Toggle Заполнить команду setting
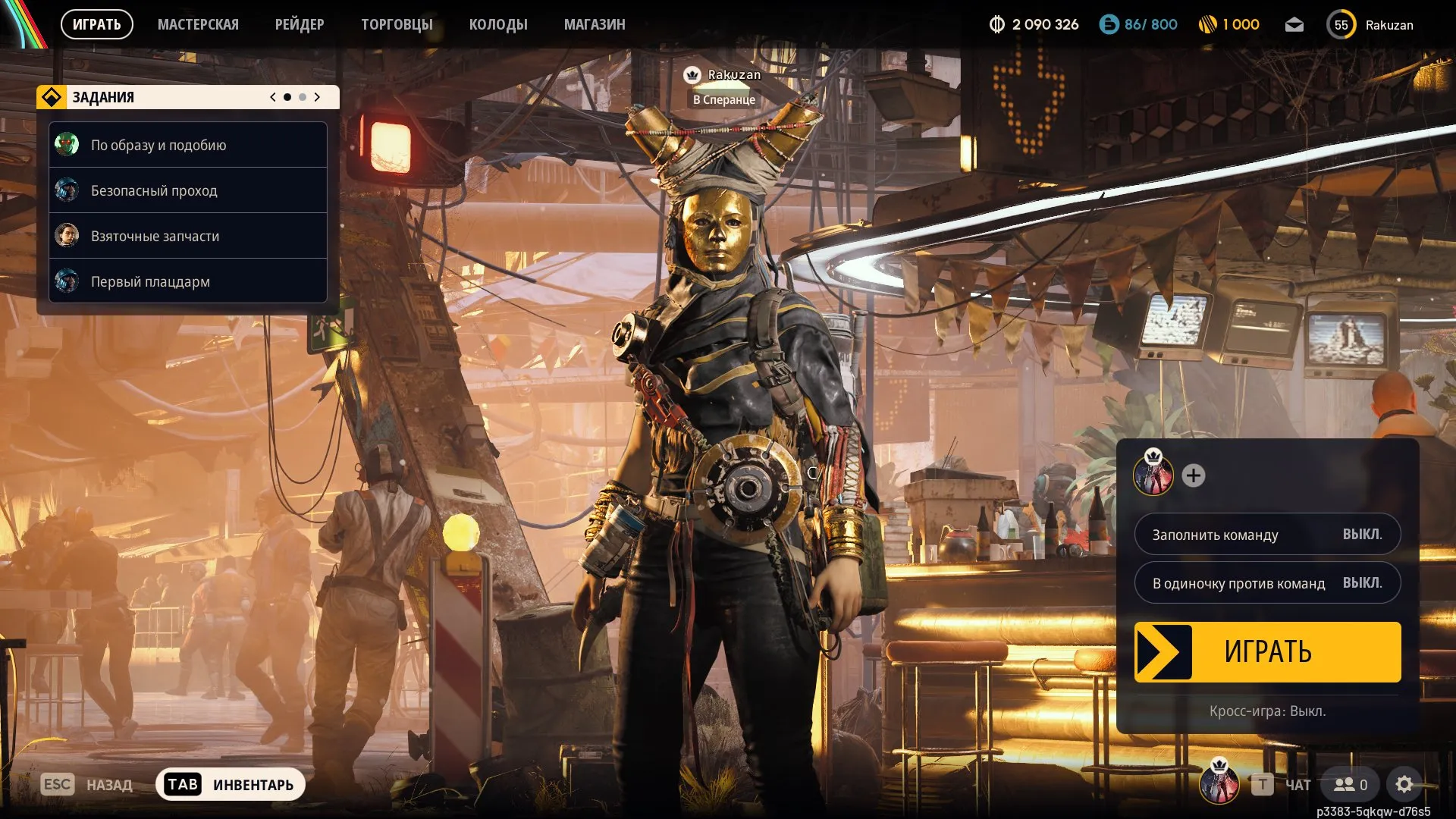This screenshot has height=819, width=1456. [1267, 535]
